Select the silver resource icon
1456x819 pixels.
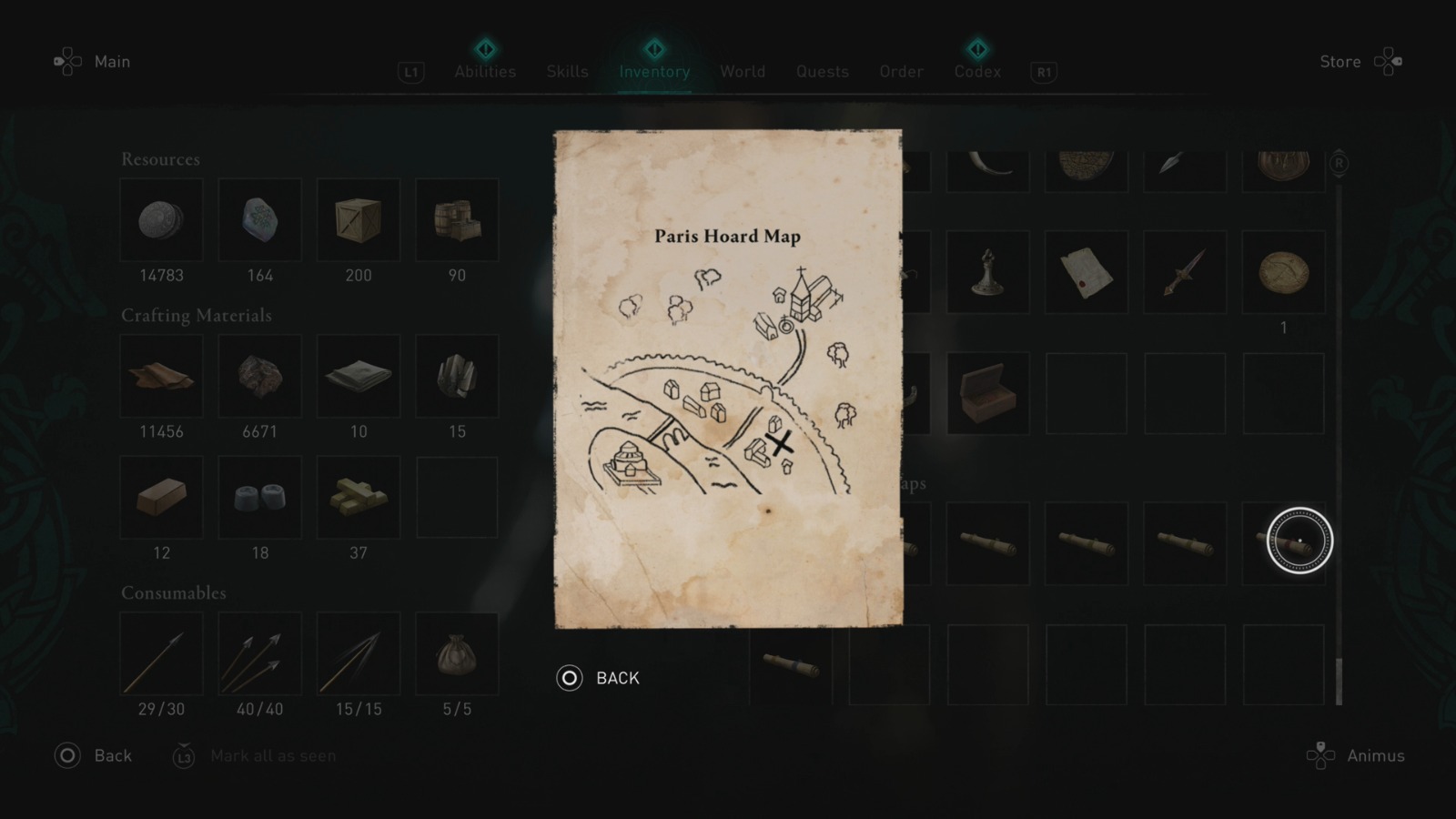[x=162, y=219]
